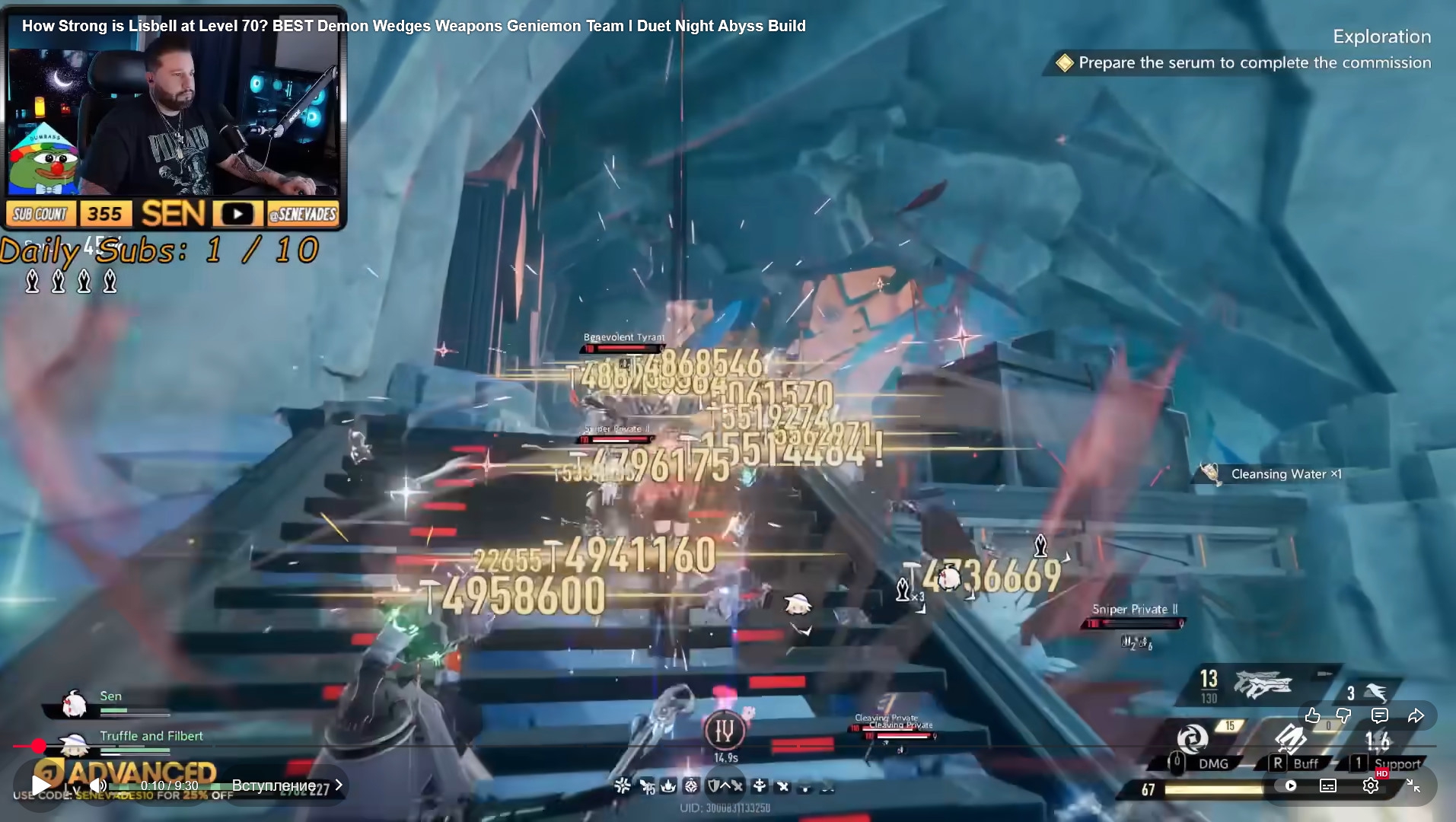Click the bird icon with count 3
Image resolution: width=1456 pixels, height=822 pixels.
(x=1374, y=692)
